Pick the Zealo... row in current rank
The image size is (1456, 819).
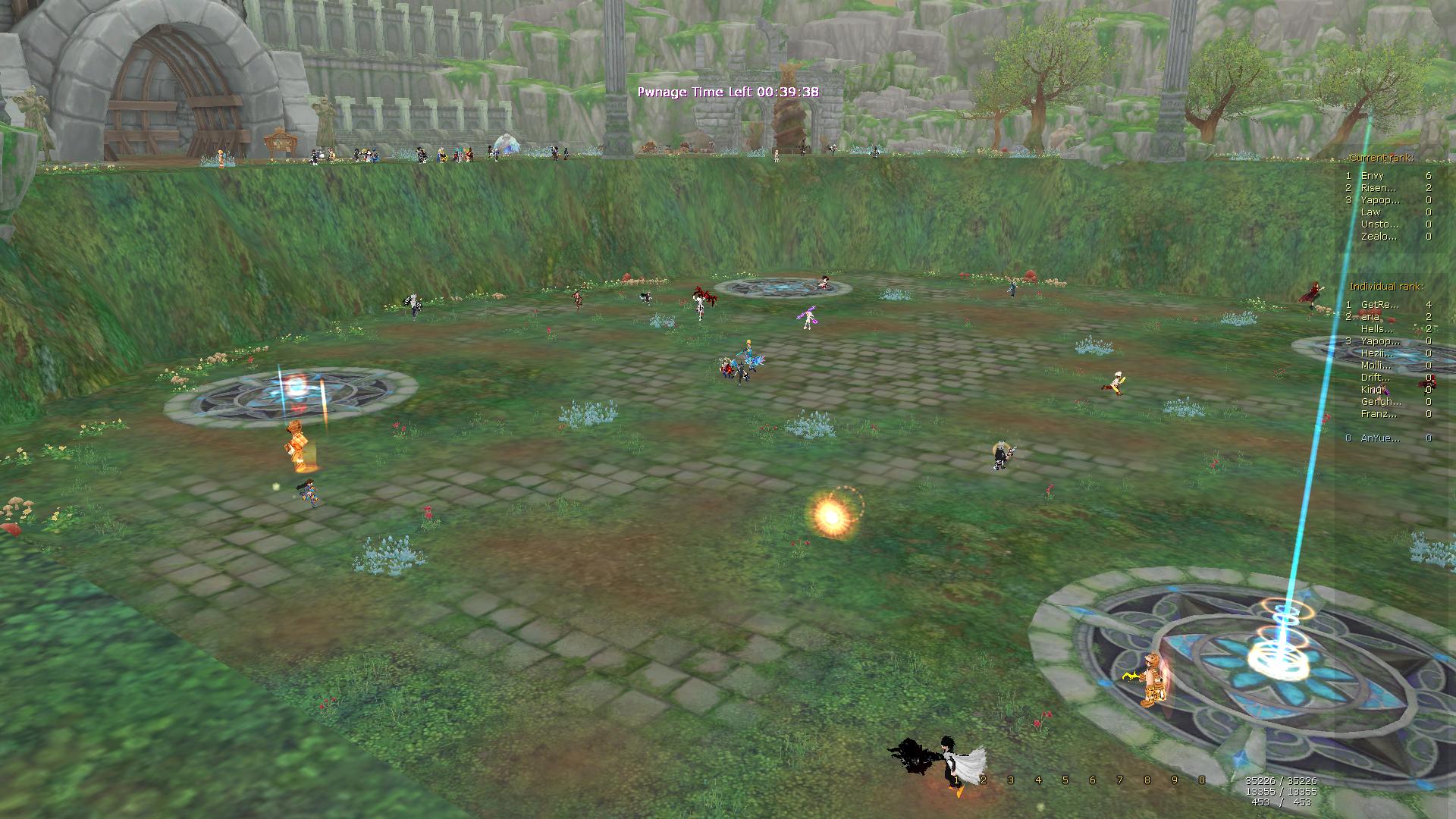point(1379,236)
